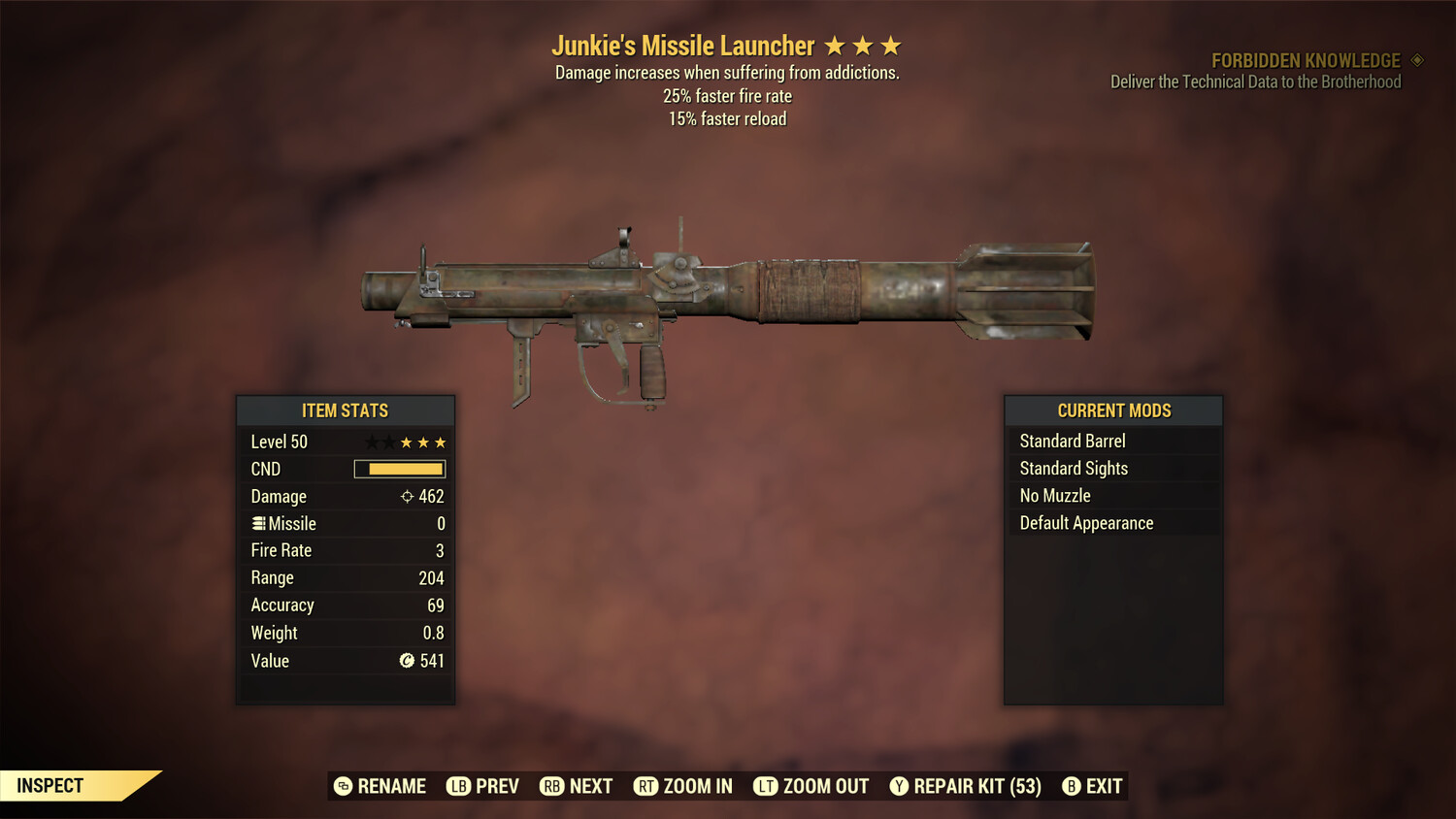Click the B Exit button glyph

(x=1072, y=786)
